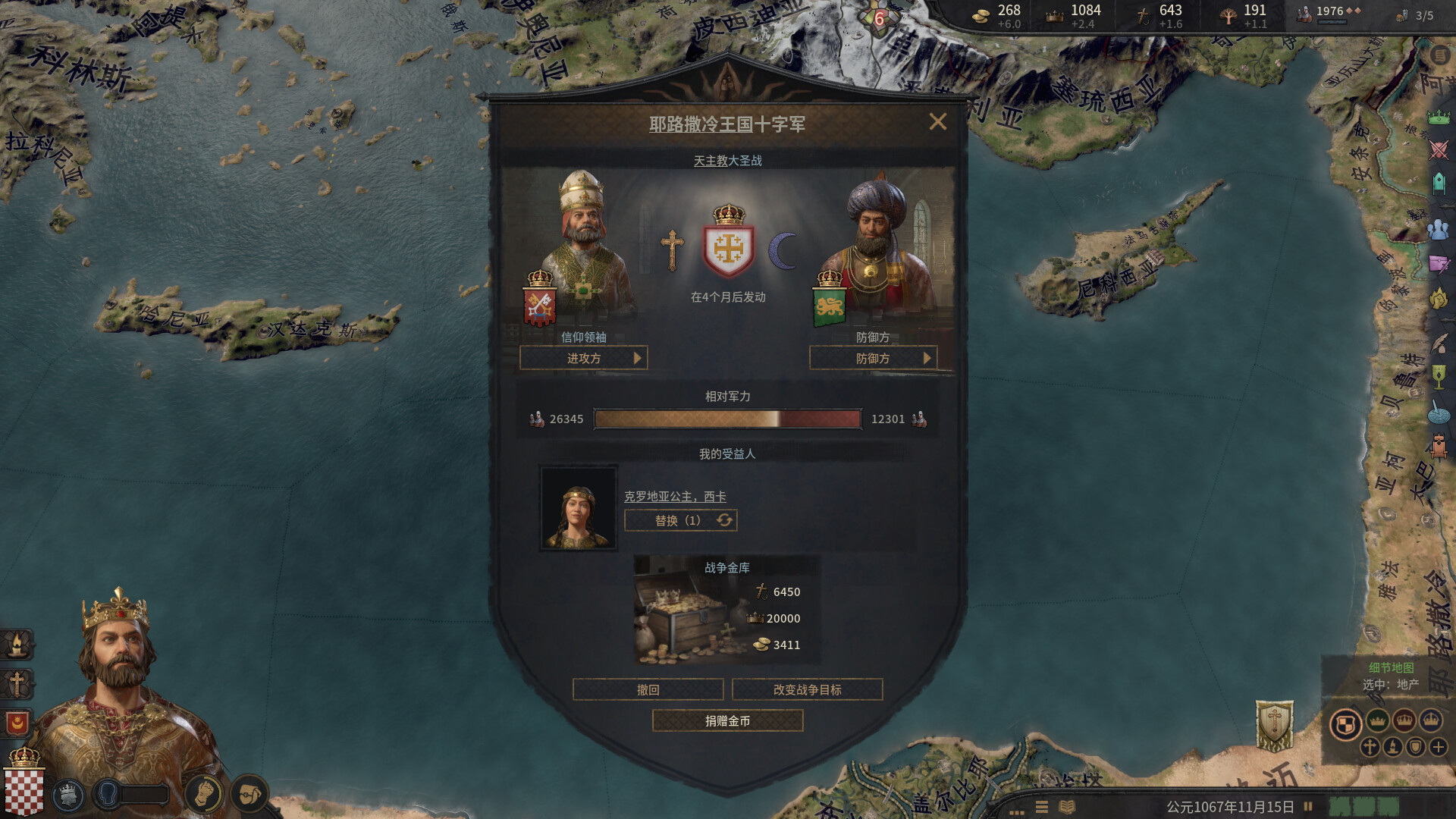Screen dimensions: 1456x819
Task: Switch to the faith map mode cross icon
Action: (x=1370, y=748)
